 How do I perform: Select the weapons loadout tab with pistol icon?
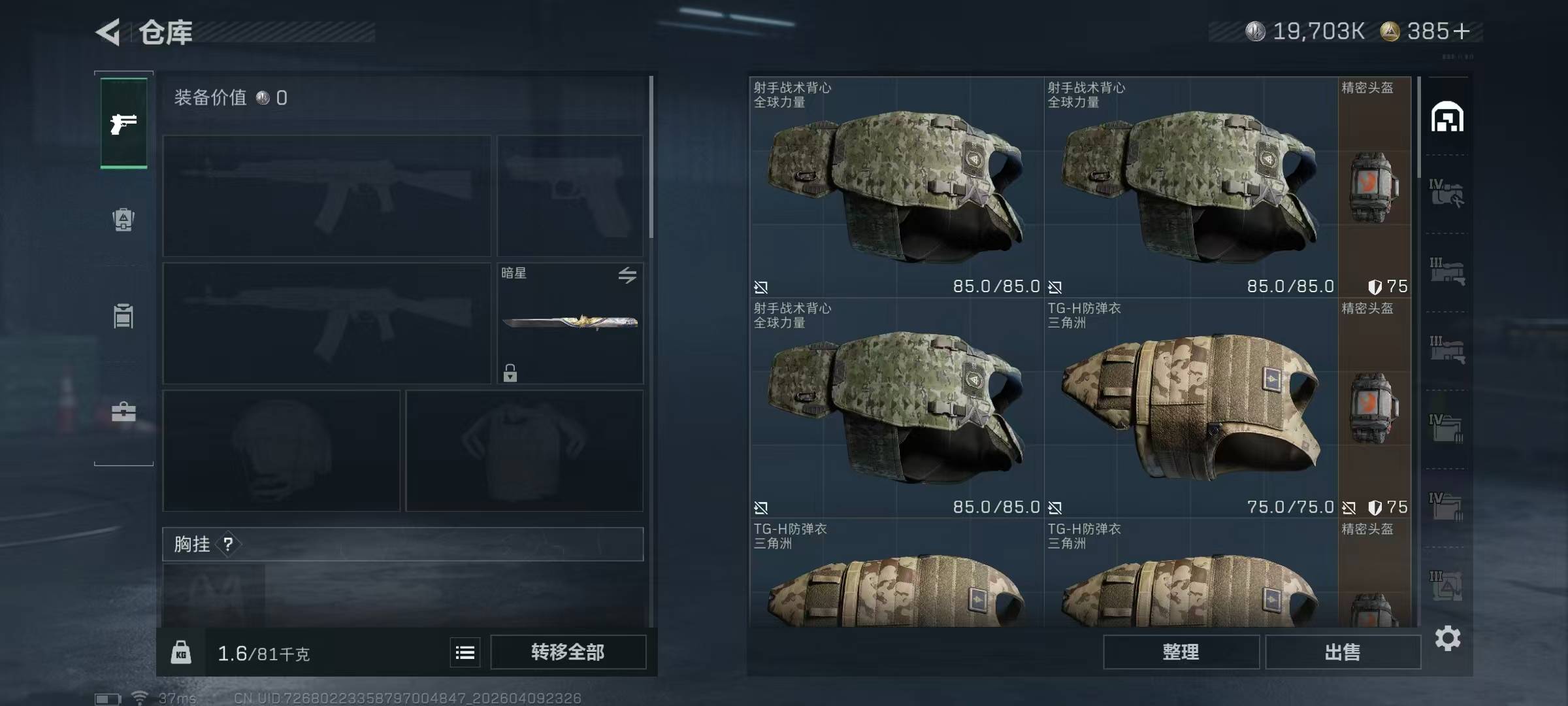[x=123, y=124]
